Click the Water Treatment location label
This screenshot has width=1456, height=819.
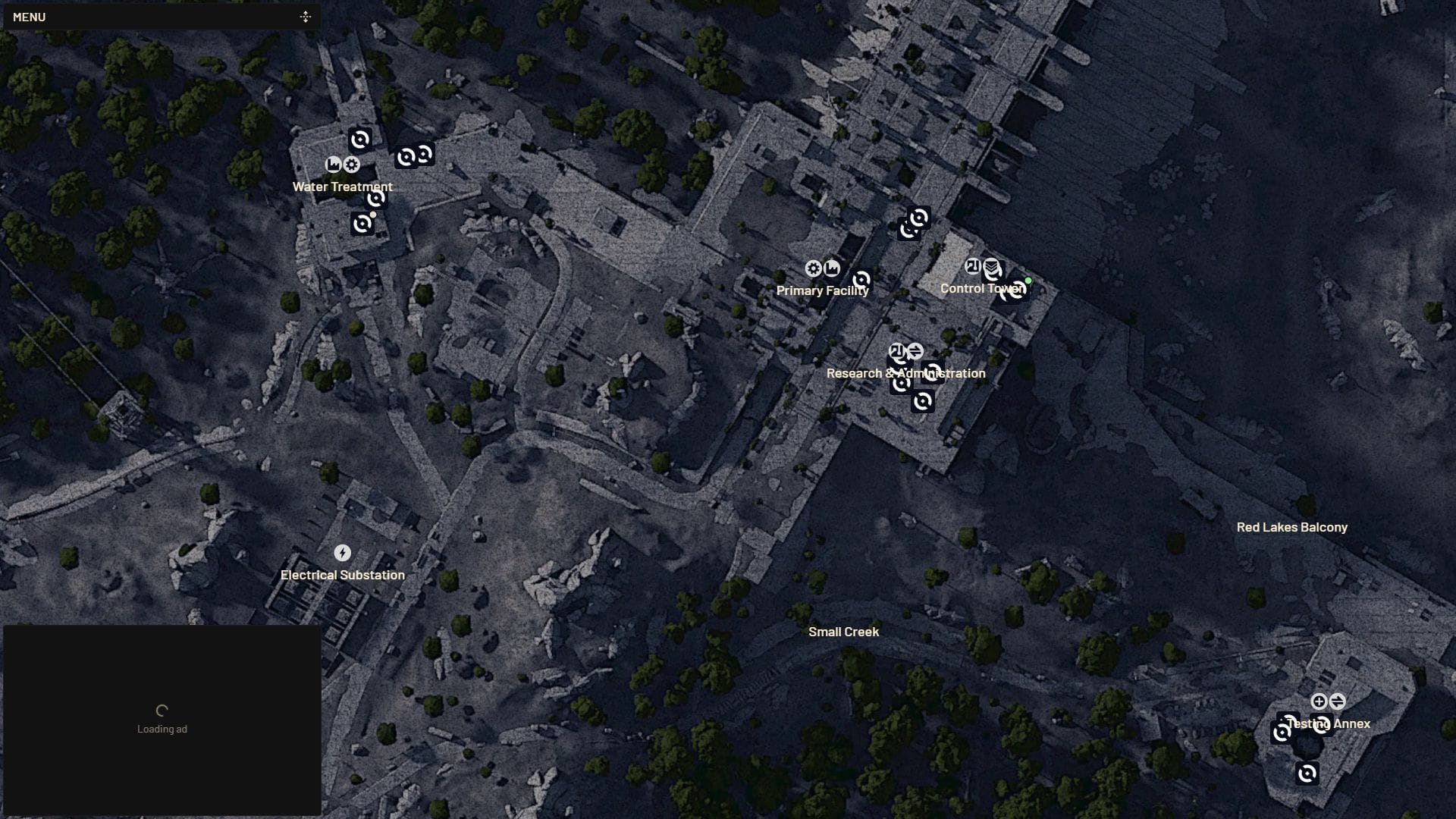[x=343, y=186]
